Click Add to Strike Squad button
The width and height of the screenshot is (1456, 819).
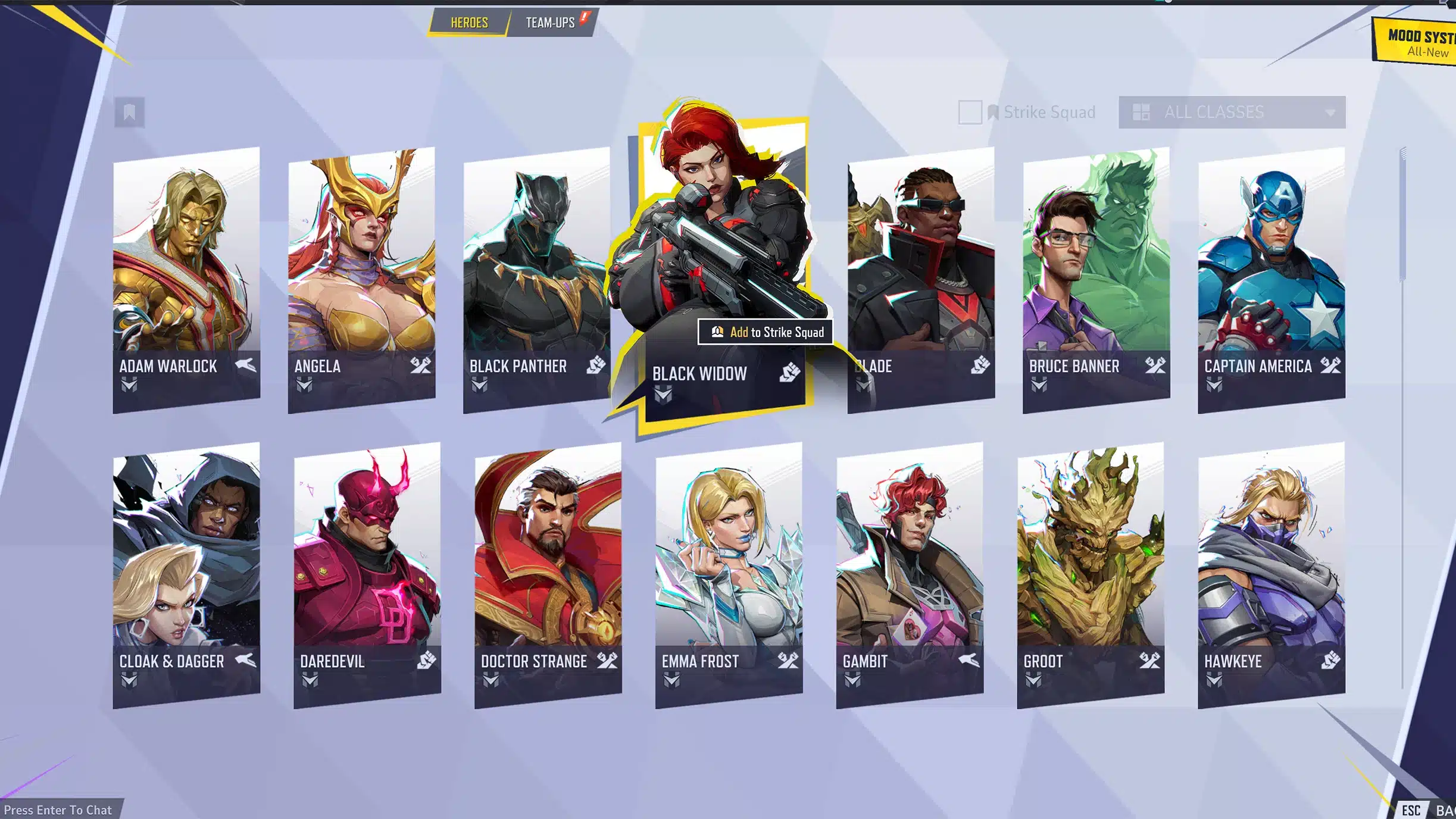[766, 332]
